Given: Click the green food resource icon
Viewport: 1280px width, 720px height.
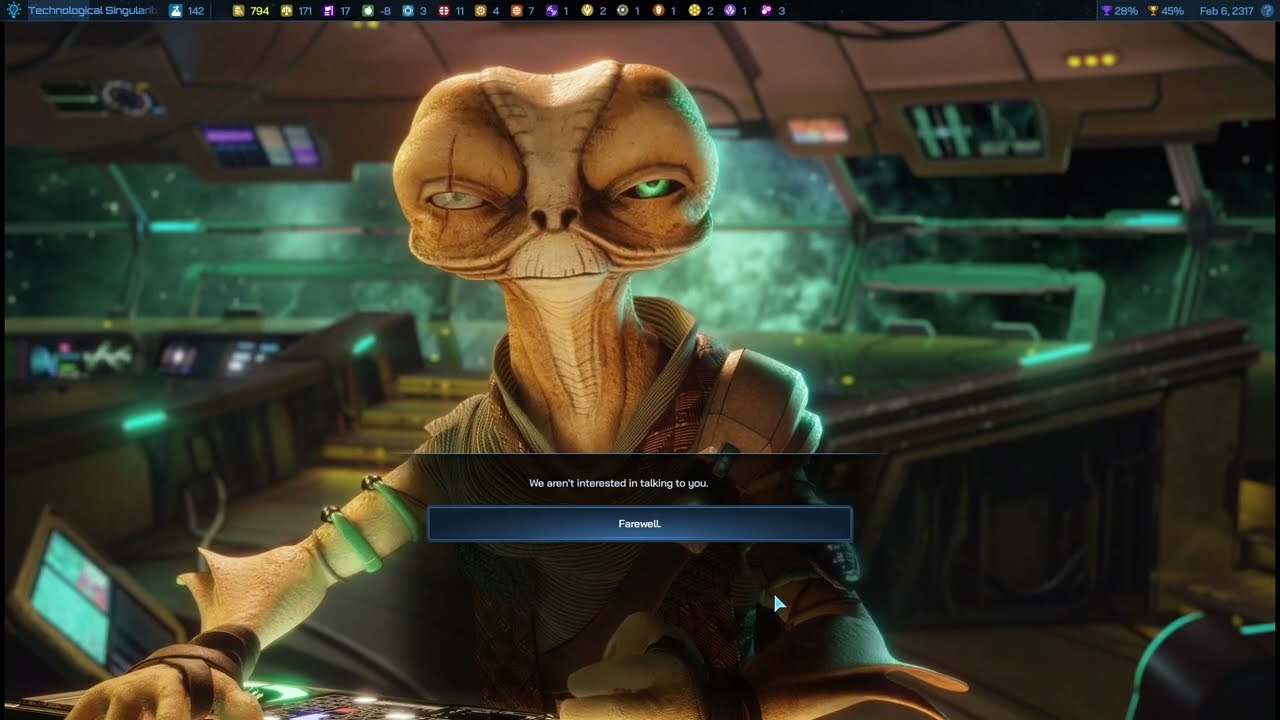Looking at the screenshot, I should (368, 11).
